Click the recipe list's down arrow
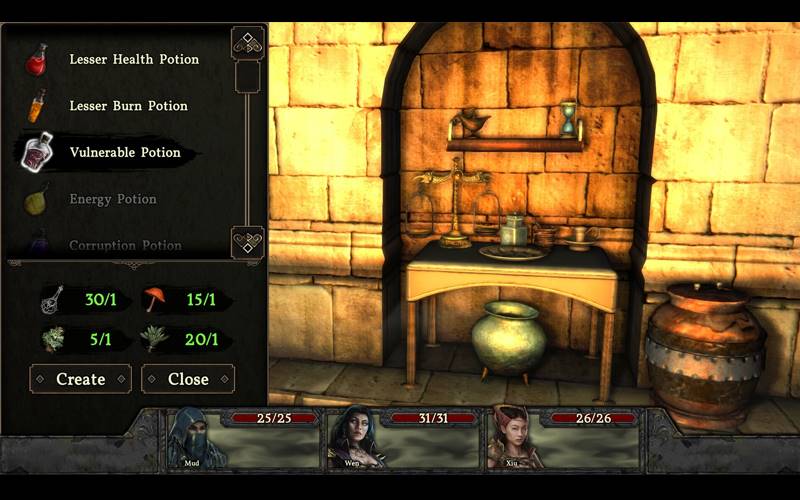The width and height of the screenshot is (800, 500). [x=247, y=241]
